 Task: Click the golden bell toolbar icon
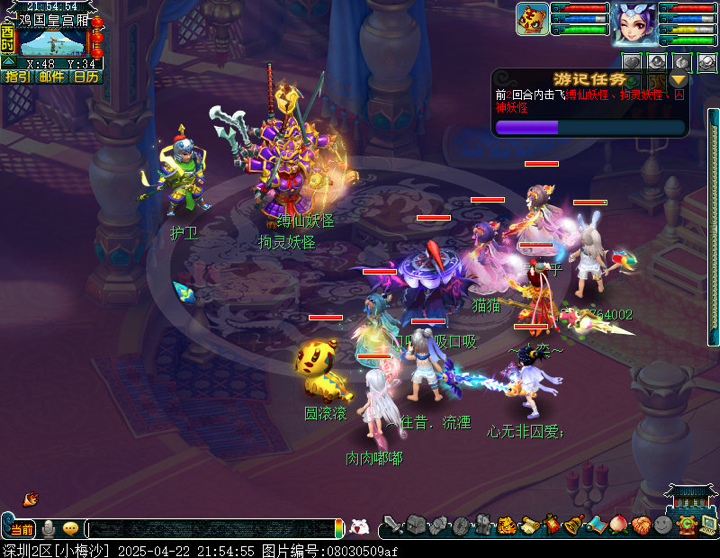click(x=574, y=525)
